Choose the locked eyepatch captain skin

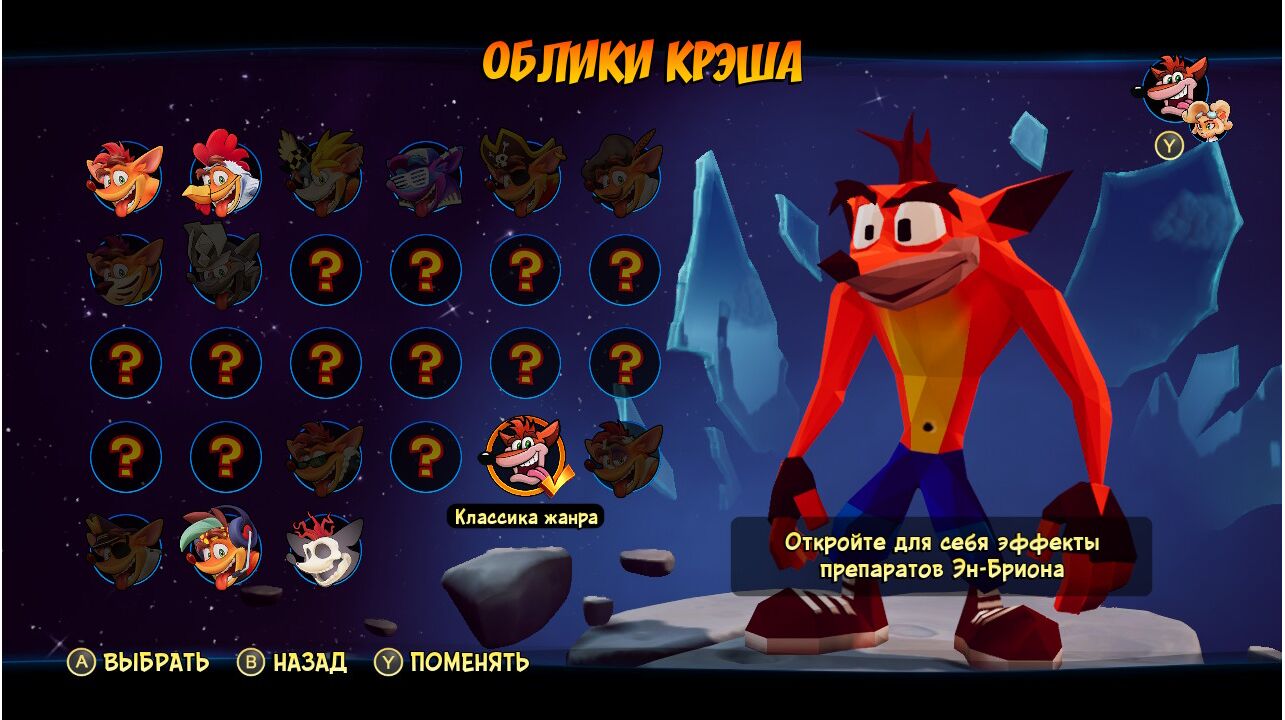tap(125, 549)
